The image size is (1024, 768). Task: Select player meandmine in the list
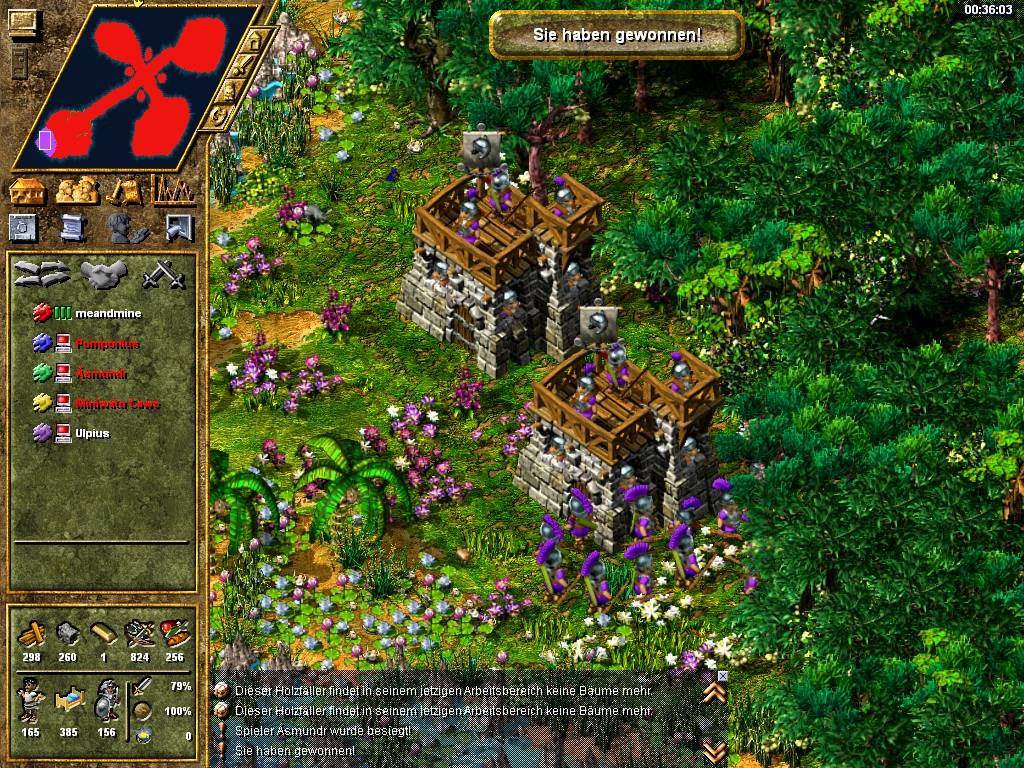pyautogui.click(x=108, y=314)
